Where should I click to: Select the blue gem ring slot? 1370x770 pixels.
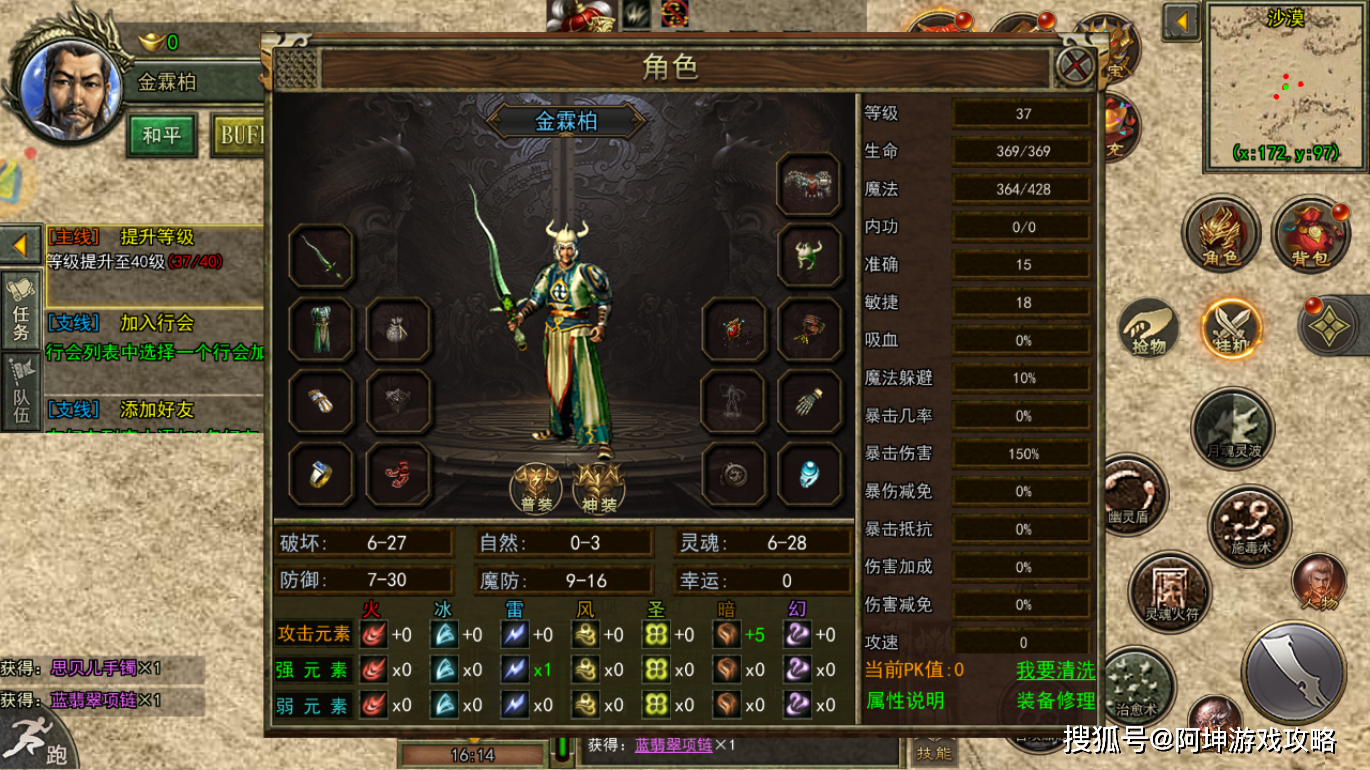tap(808, 474)
